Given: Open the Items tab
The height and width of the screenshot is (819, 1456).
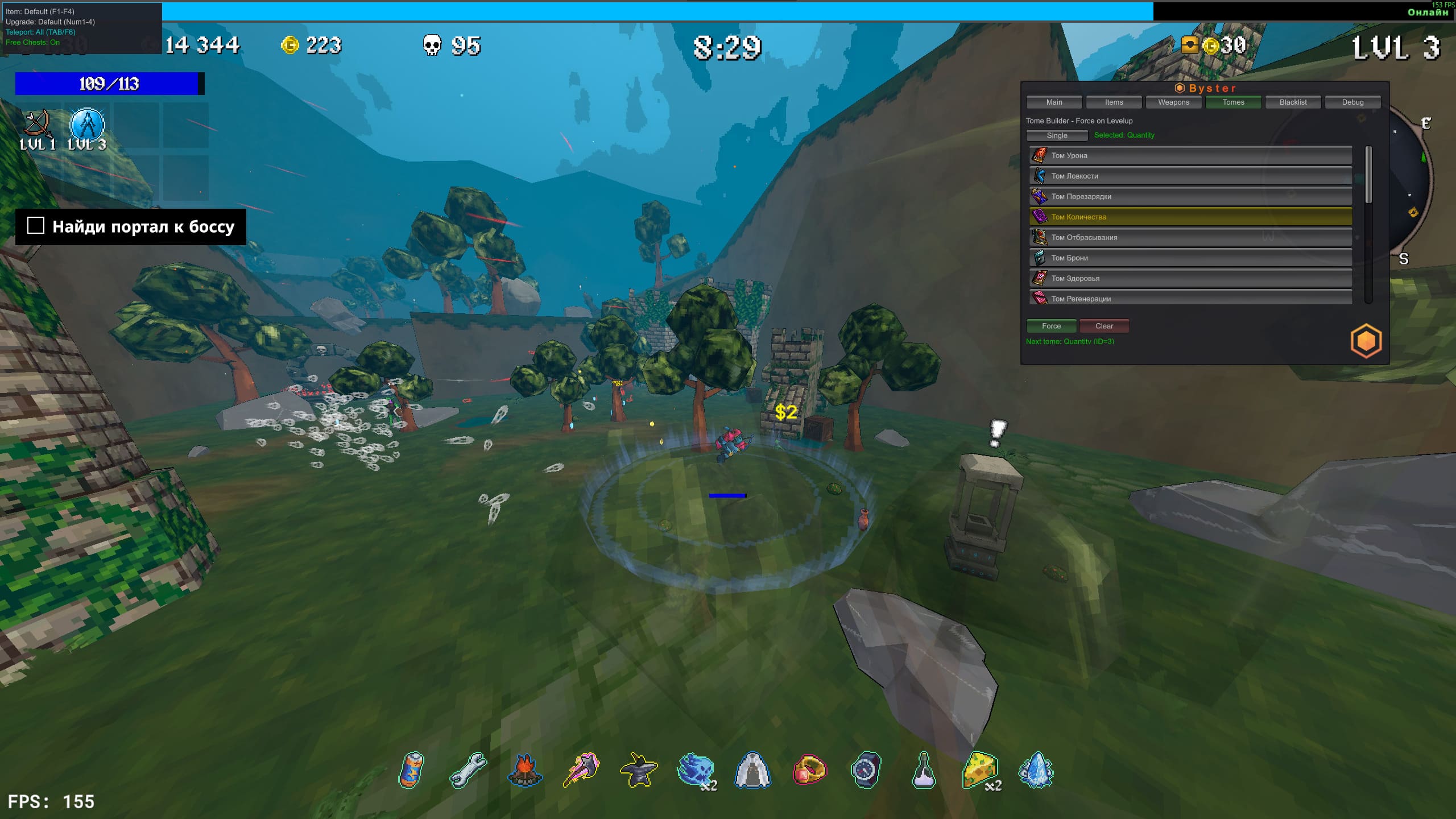Looking at the screenshot, I should click(x=1114, y=102).
